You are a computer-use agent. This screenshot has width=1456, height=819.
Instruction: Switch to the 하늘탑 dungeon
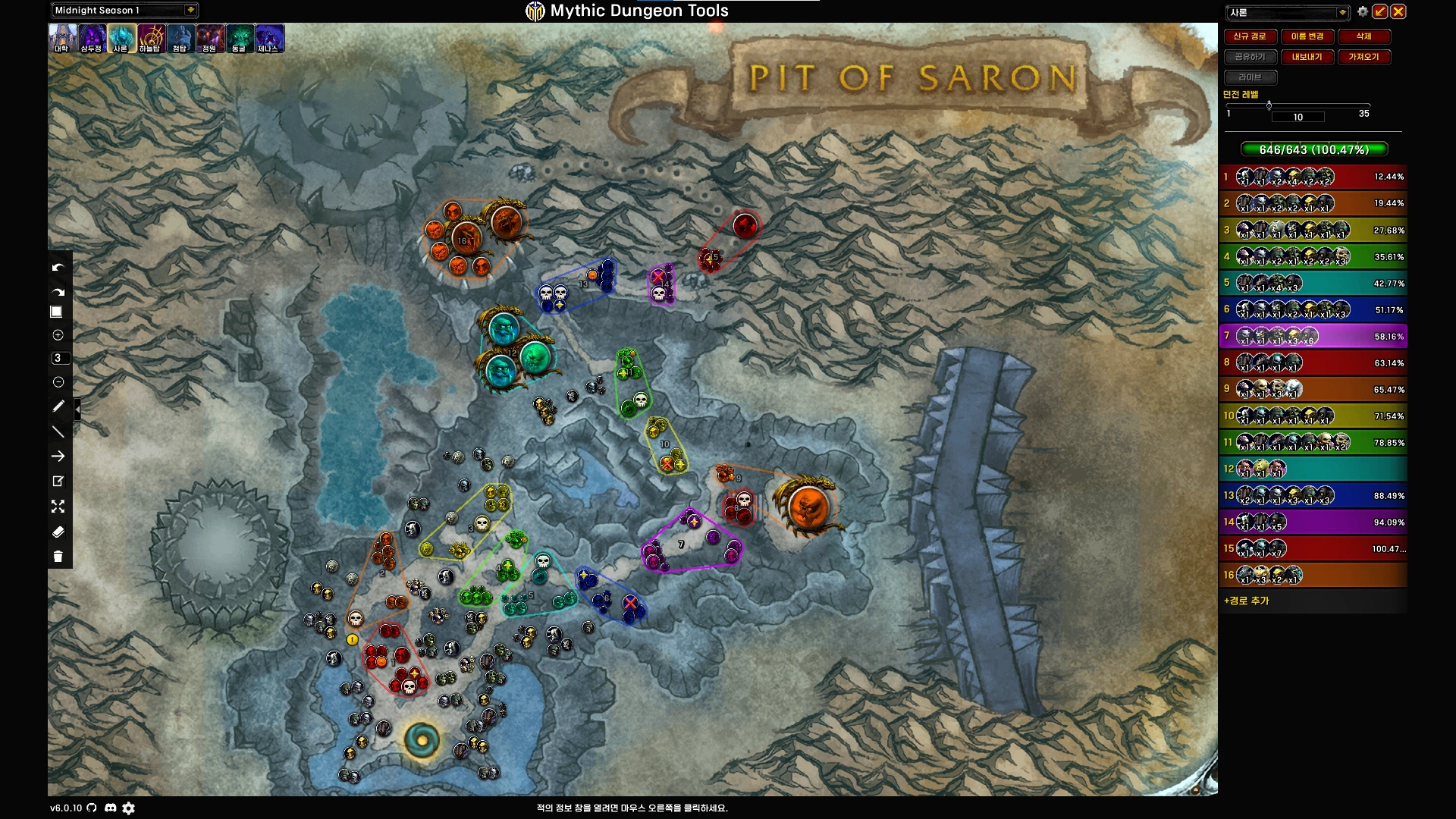[150, 38]
